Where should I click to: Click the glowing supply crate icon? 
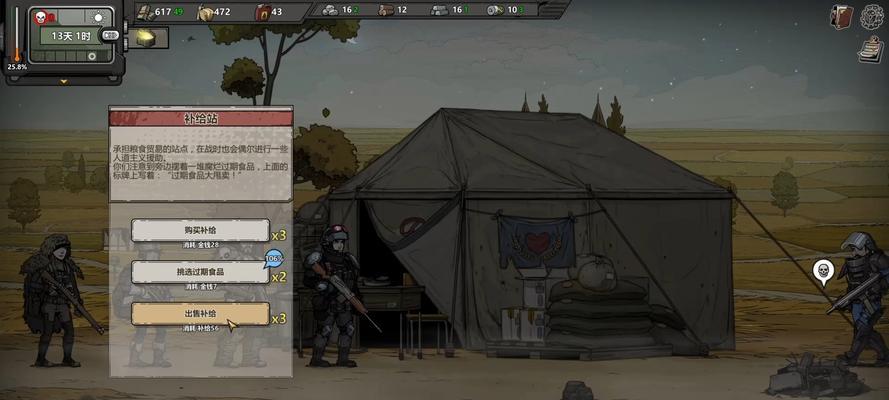click(x=145, y=37)
